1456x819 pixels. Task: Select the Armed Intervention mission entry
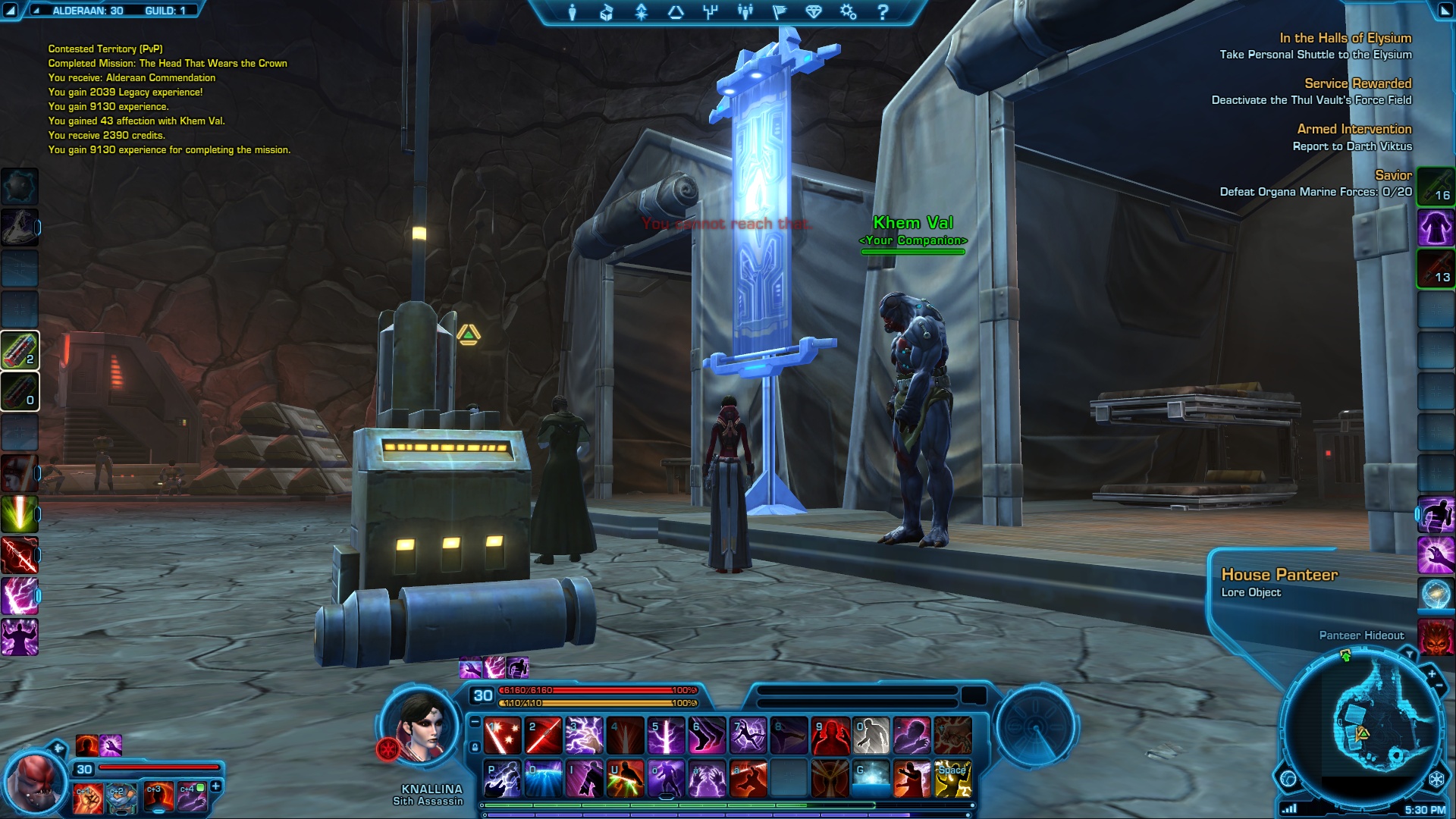(x=1354, y=129)
